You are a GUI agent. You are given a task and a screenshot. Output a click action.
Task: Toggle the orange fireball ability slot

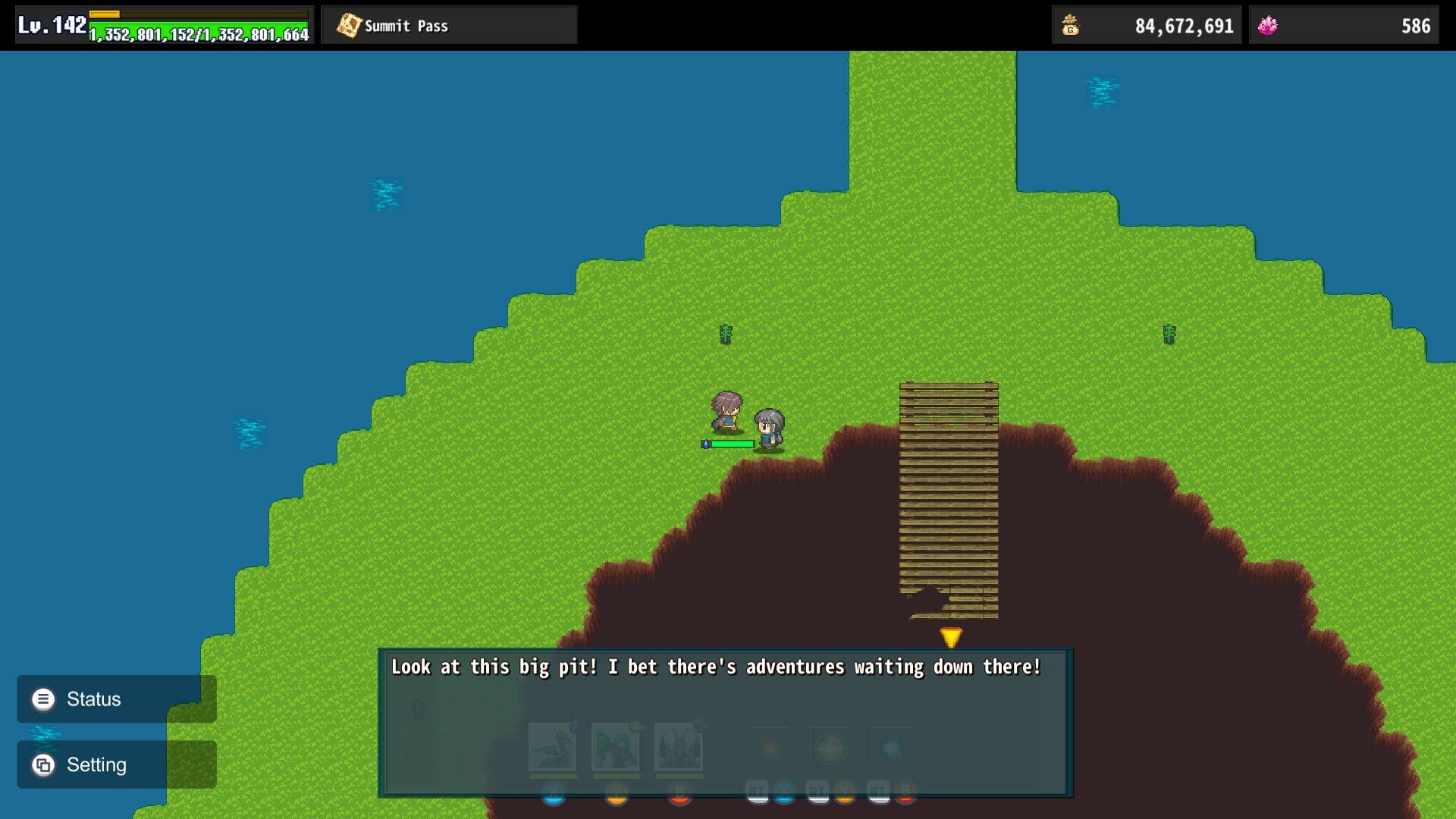tap(768, 750)
